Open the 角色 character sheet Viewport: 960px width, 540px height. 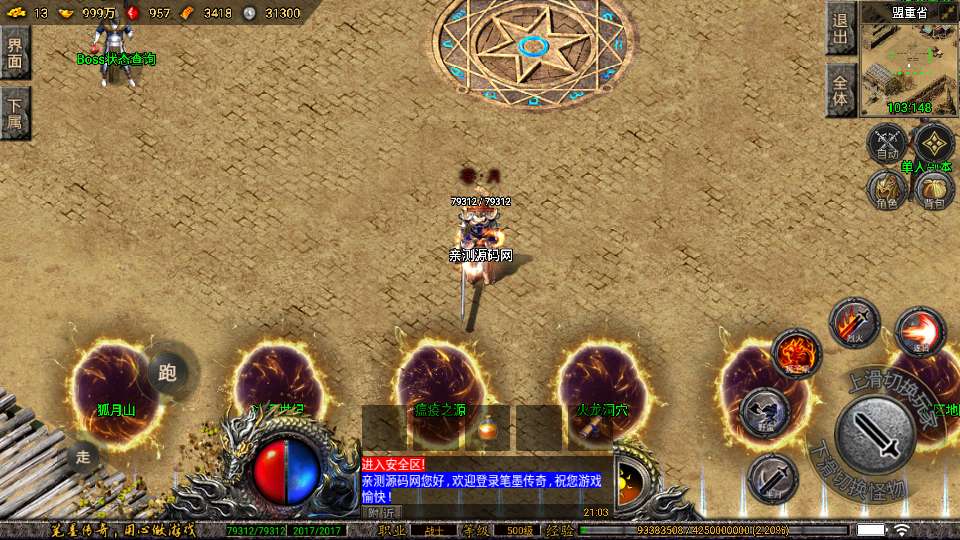click(x=886, y=189)
